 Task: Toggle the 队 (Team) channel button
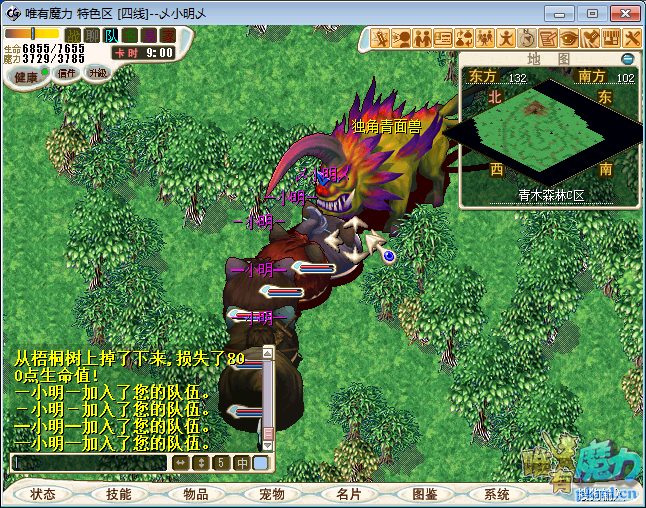(111, 35)
